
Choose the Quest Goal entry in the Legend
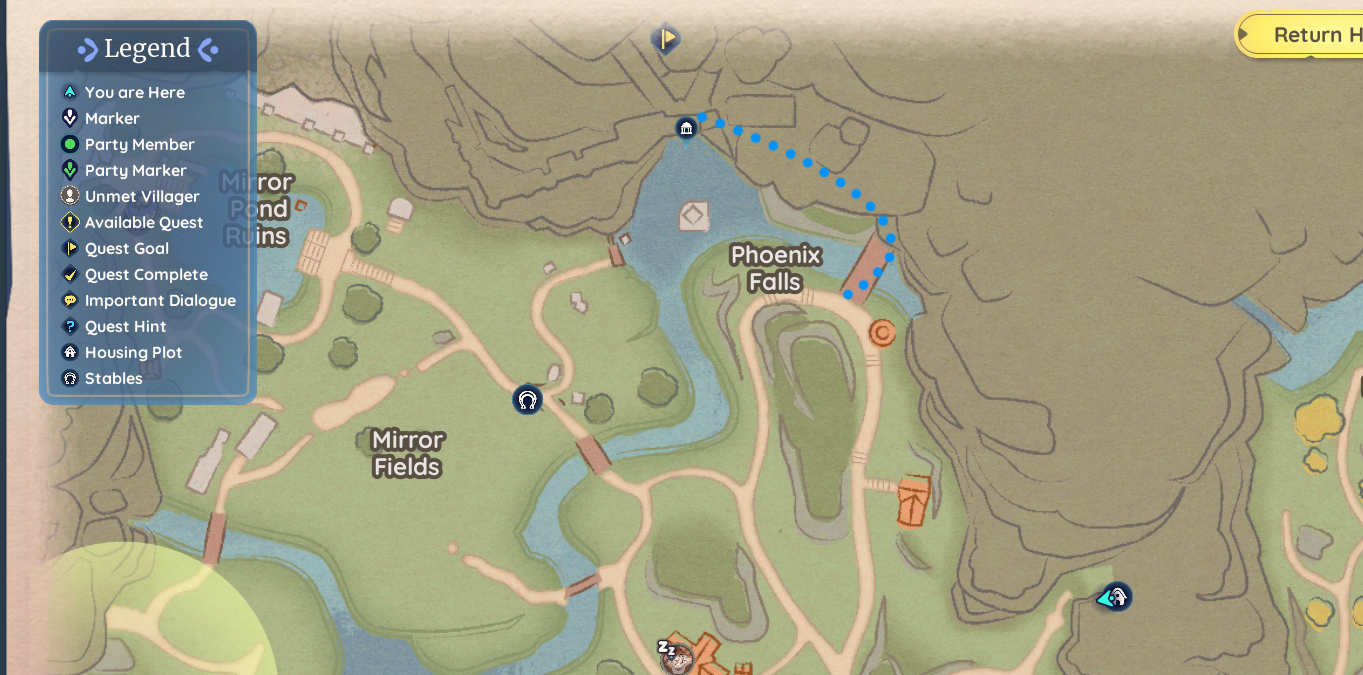click(126, 248)
